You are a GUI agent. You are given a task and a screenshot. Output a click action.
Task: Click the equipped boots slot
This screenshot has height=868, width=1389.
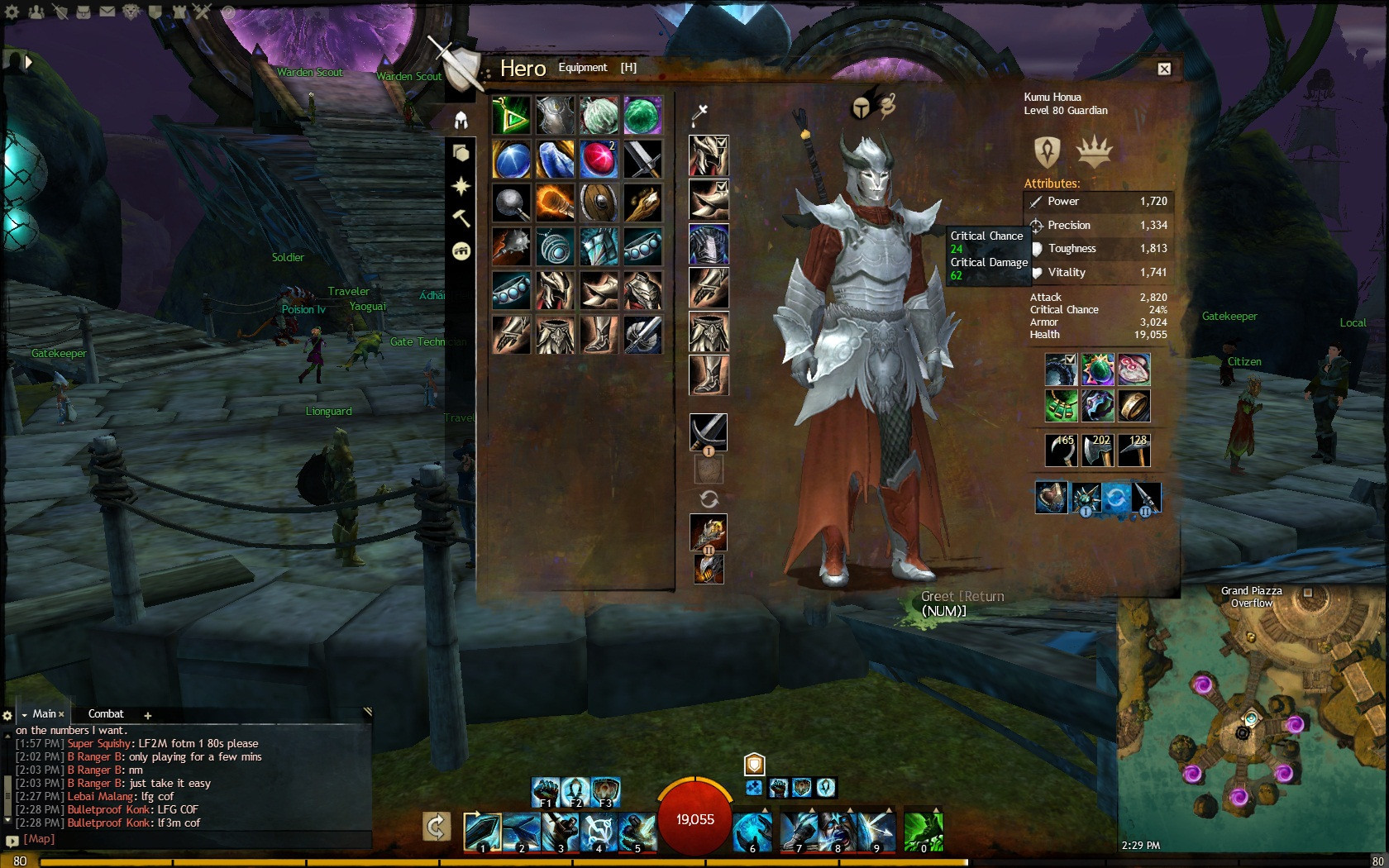coord(709,375)
